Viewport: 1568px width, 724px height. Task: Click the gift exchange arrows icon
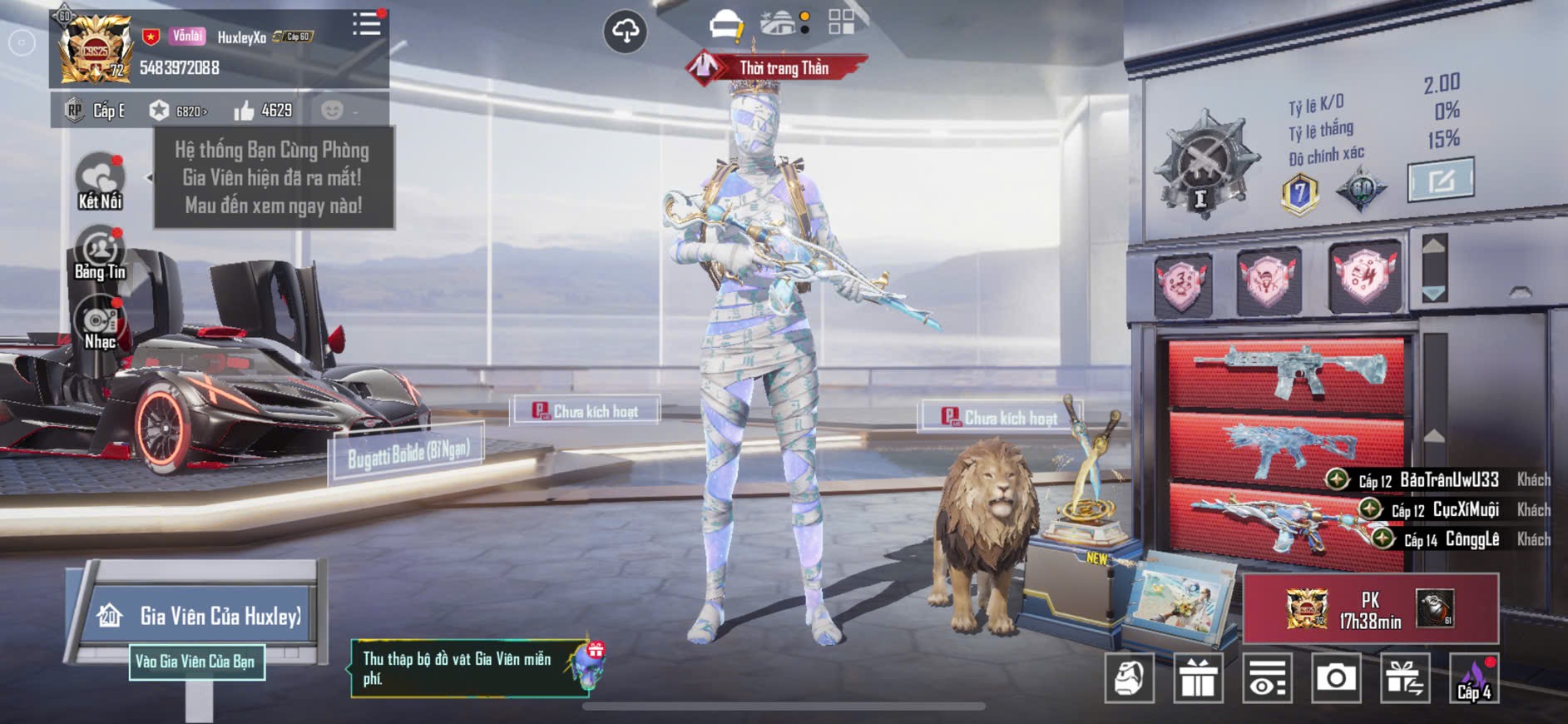tap(1405, 678)
